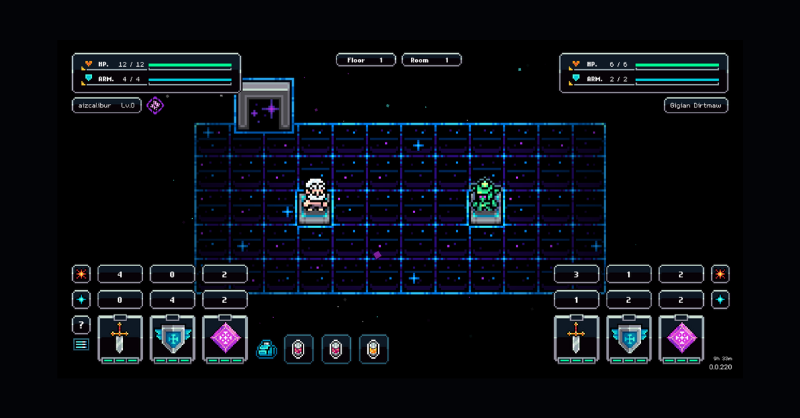Inspect the enemy's magenta diamond rune card
The width and height of the screenshot is (800, 418).
pyautogui.click(x=681, y=338)
